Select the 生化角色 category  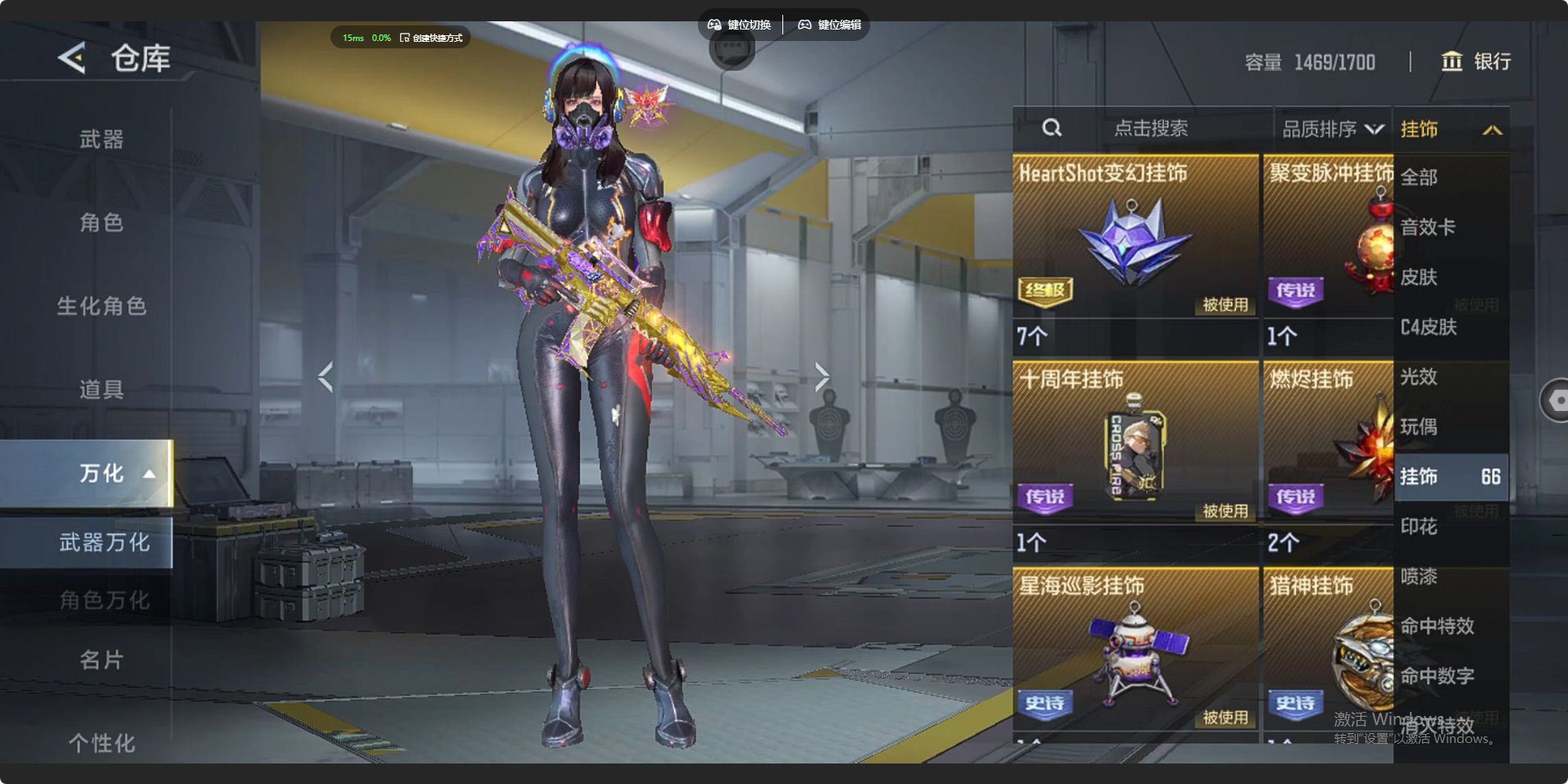(x=101, y=306)
